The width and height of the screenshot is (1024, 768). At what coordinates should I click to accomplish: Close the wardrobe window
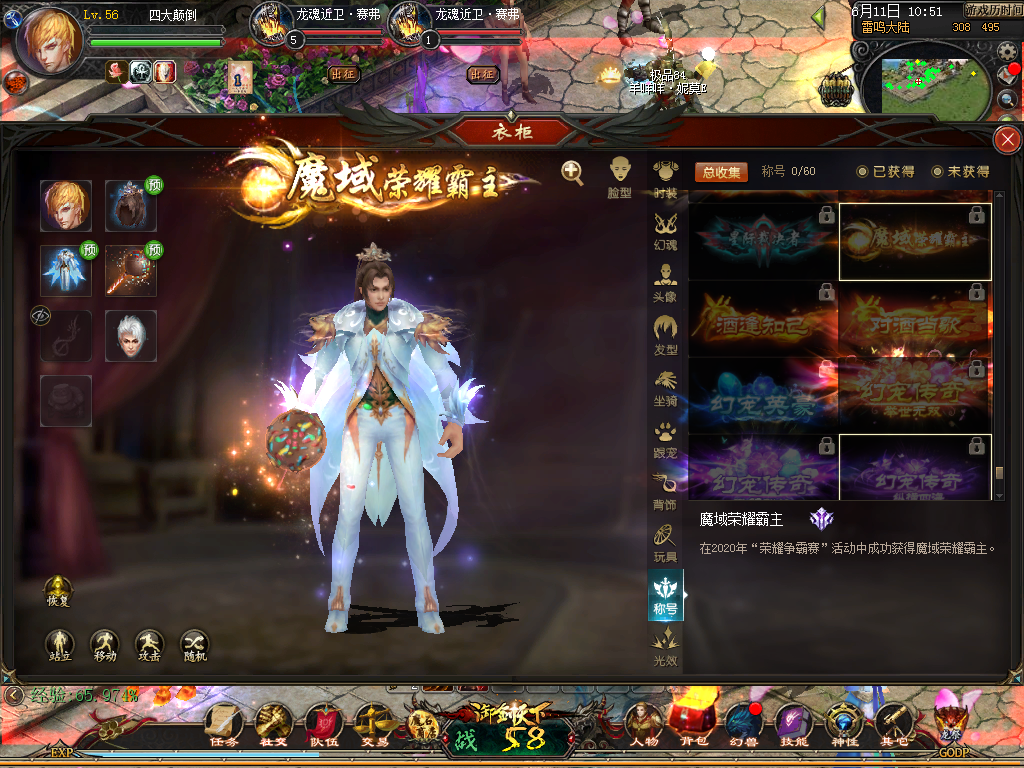(1006, 140)
